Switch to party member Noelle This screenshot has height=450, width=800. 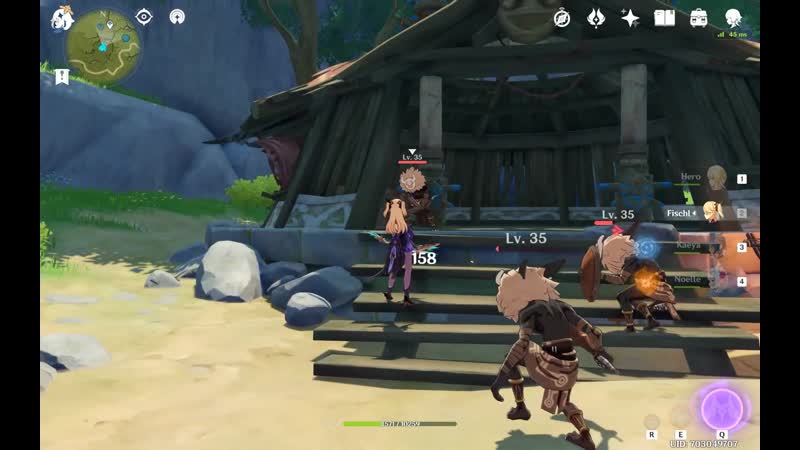[712, 281]
